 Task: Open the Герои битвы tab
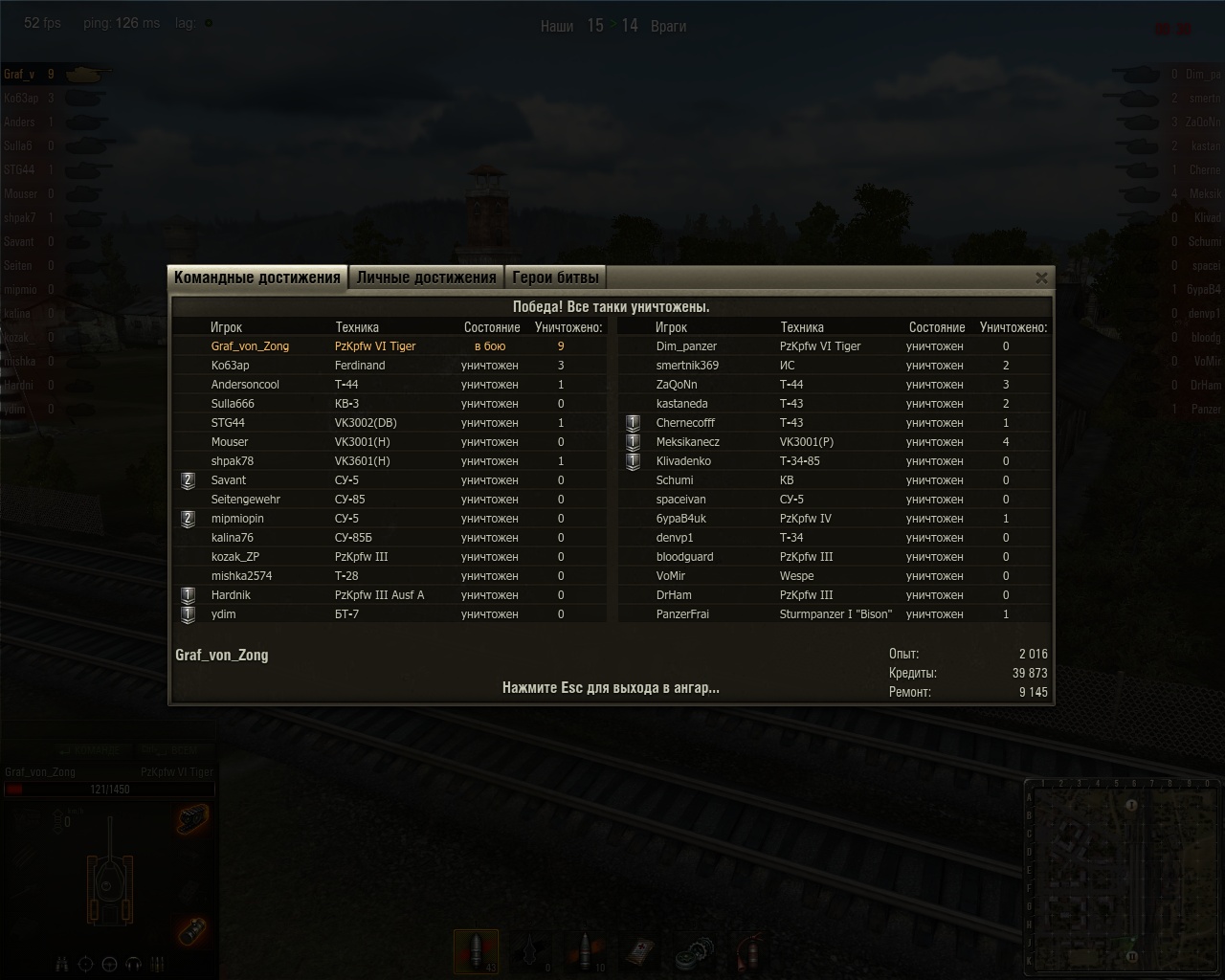click(555, 278)
